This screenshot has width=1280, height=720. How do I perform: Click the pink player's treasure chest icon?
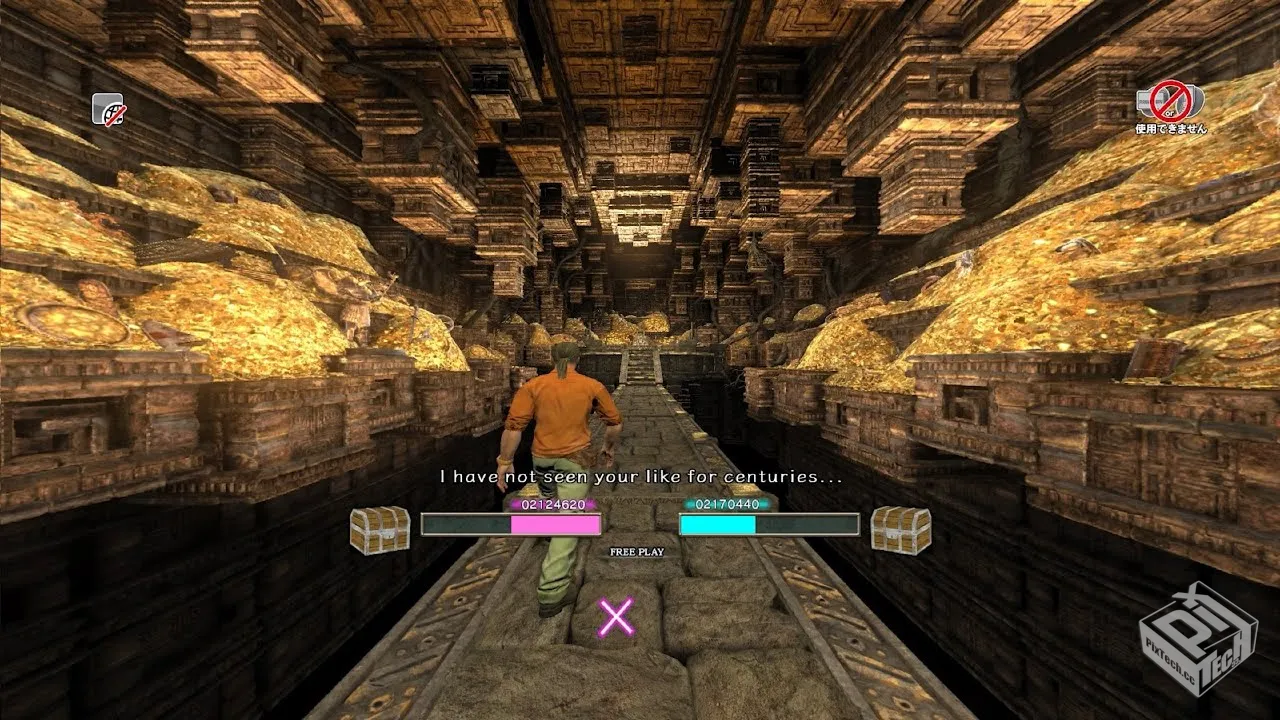click(x=380, y=529)
